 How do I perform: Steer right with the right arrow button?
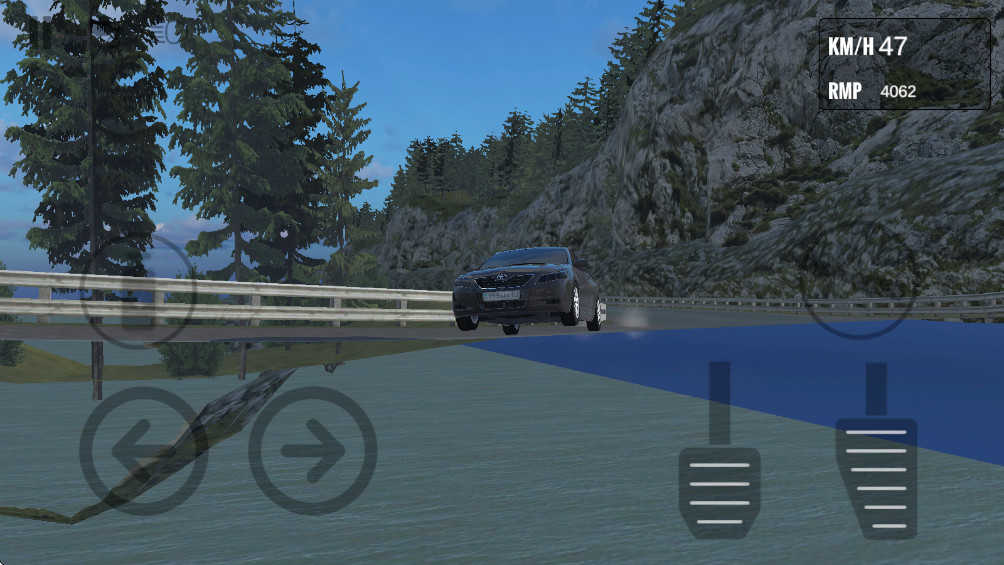pyautogui.click(x=313, y=451)
